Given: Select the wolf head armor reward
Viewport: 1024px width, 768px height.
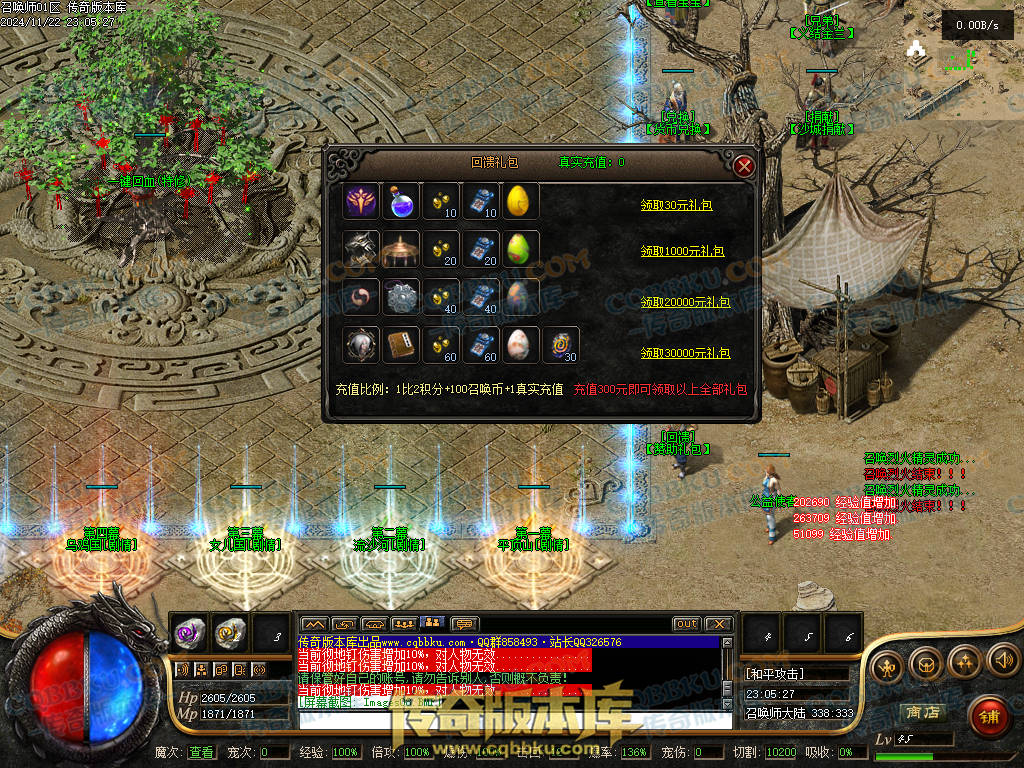Looking at the screenshot, I should [360, 249].
